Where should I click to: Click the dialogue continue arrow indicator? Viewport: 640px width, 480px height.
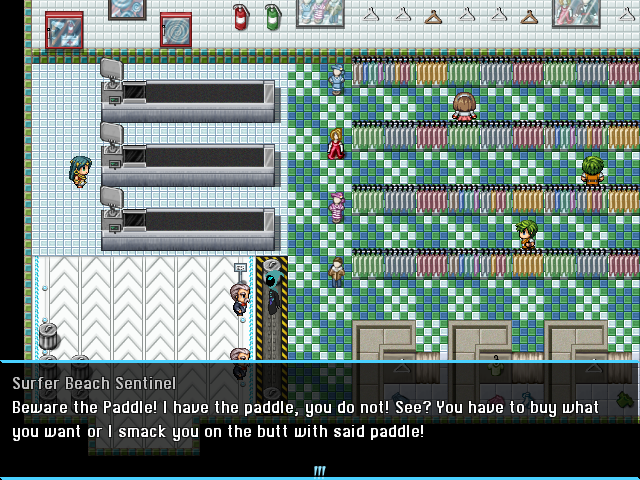(x=320, y=471)
